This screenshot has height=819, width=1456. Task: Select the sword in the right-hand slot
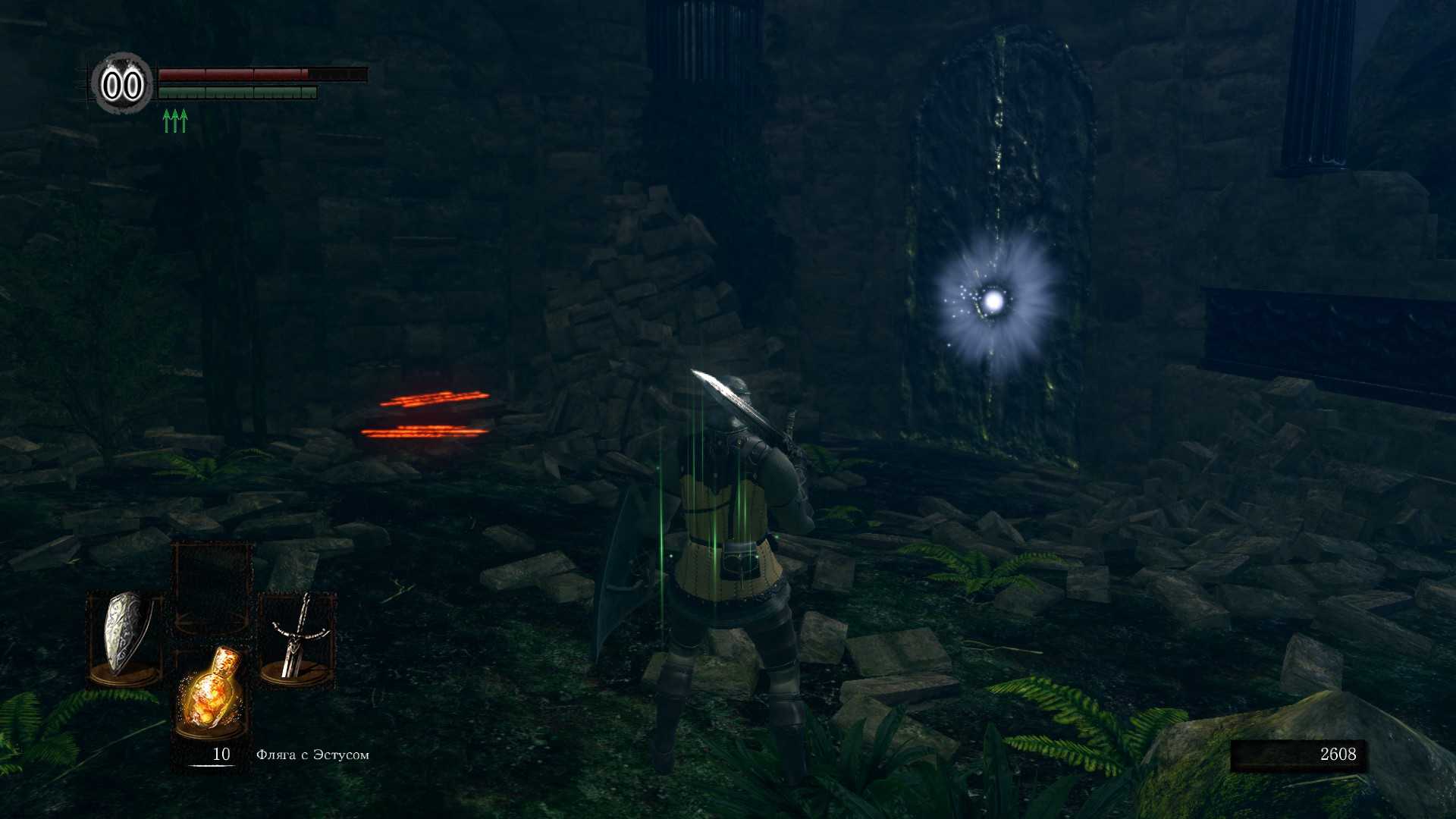(297, 635)
